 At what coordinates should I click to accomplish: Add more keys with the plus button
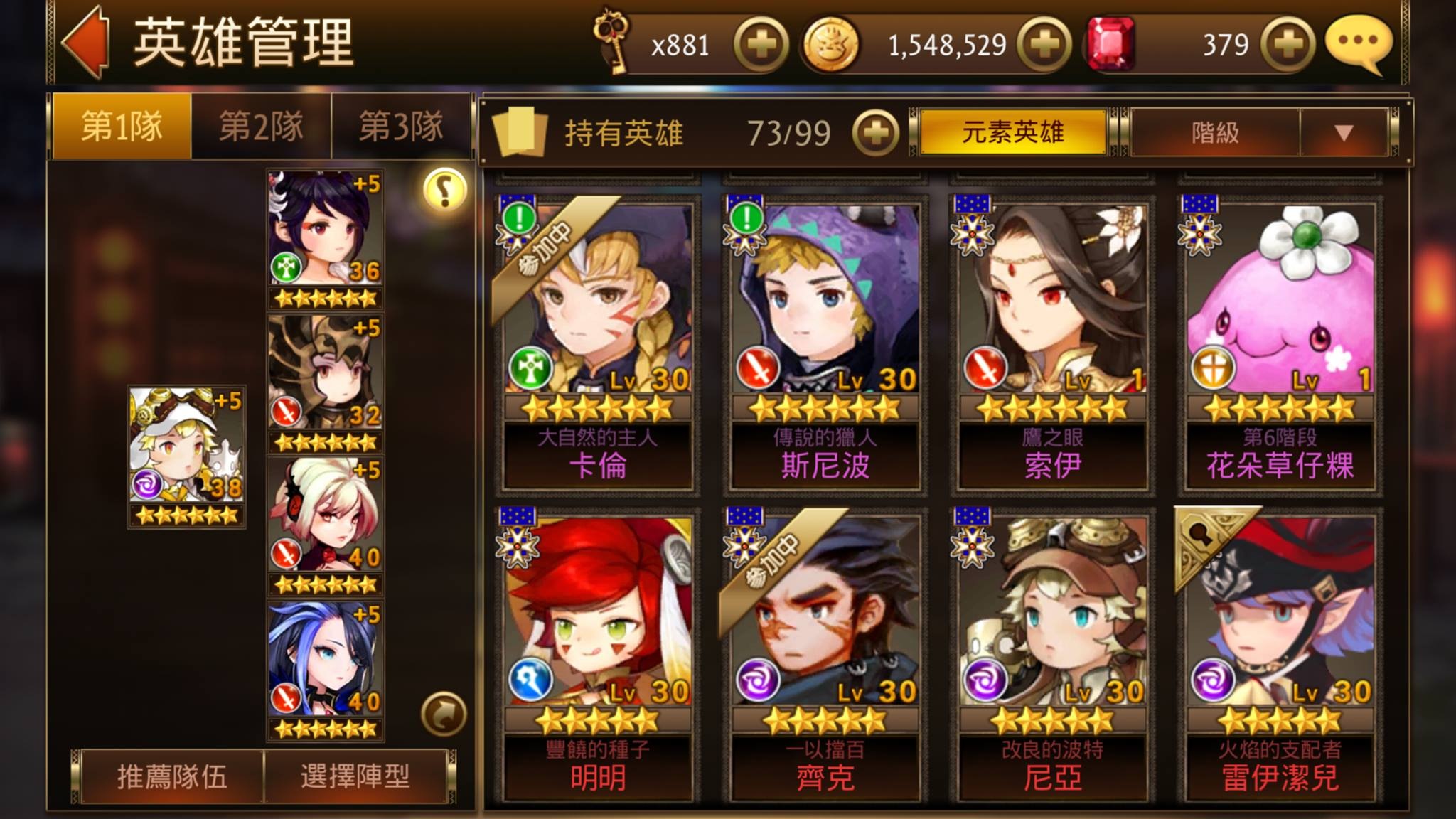pyautogui.click(x=761, y=45)
